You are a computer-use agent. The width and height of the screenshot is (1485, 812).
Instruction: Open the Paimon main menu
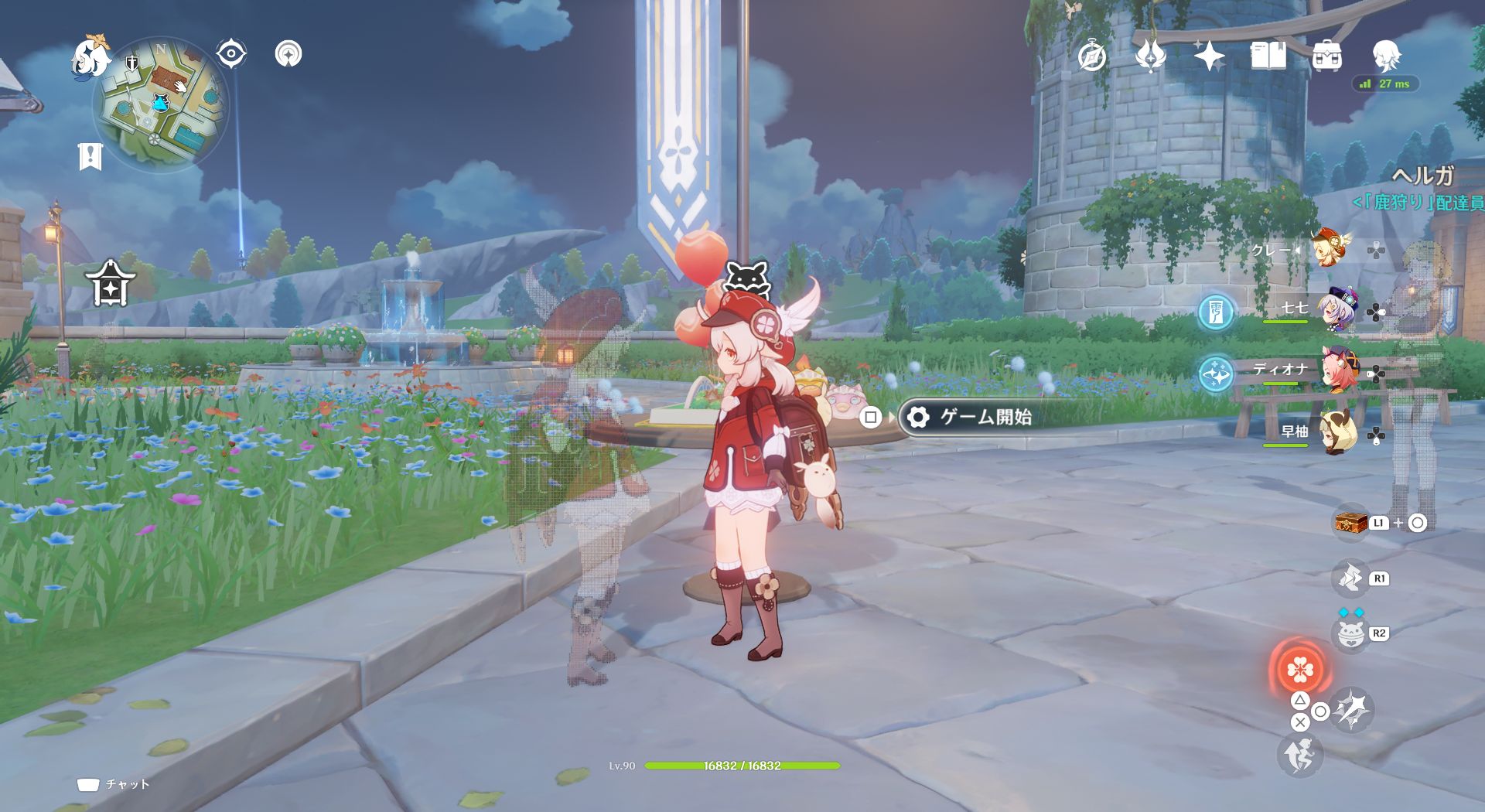tap(91, 58)
